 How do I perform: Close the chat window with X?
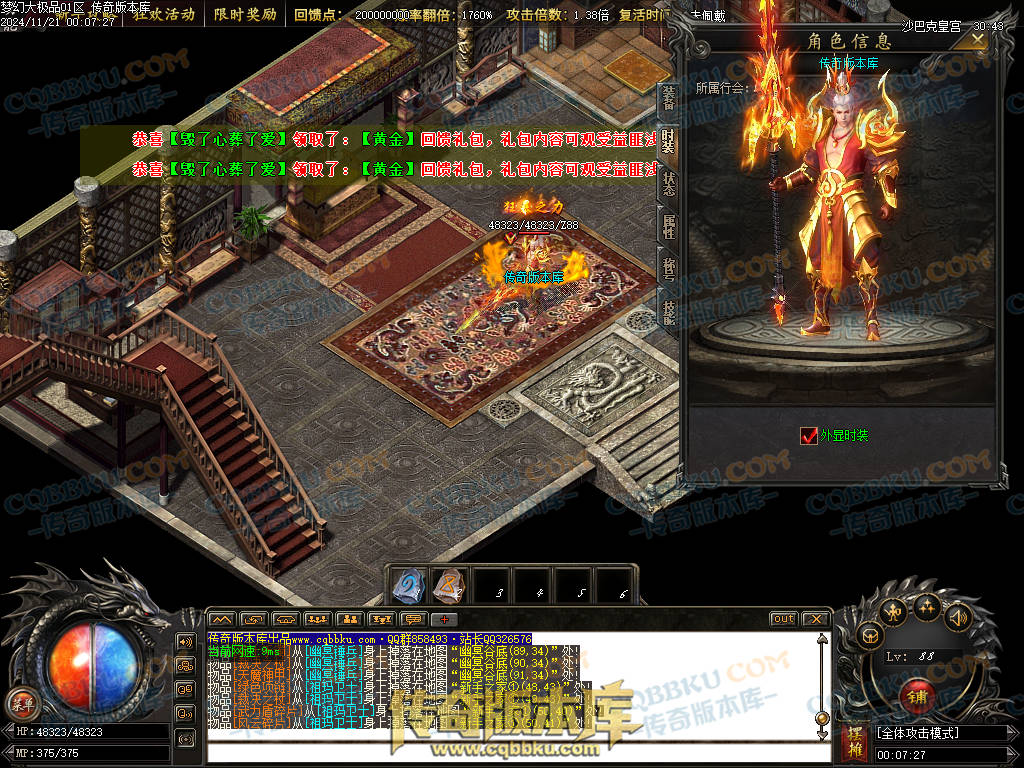pos(815,619)
